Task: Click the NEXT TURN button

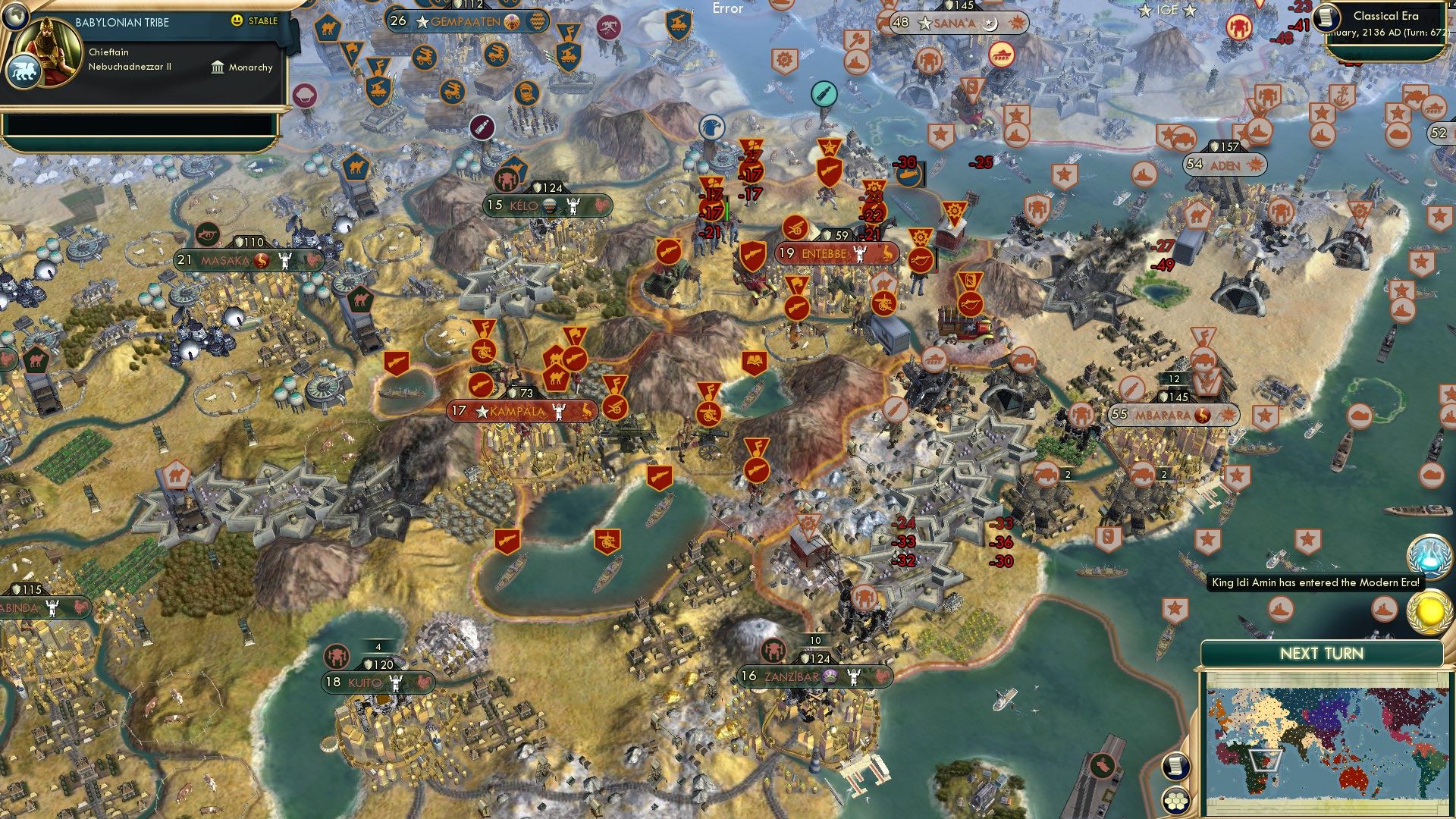Action: 1322,652
